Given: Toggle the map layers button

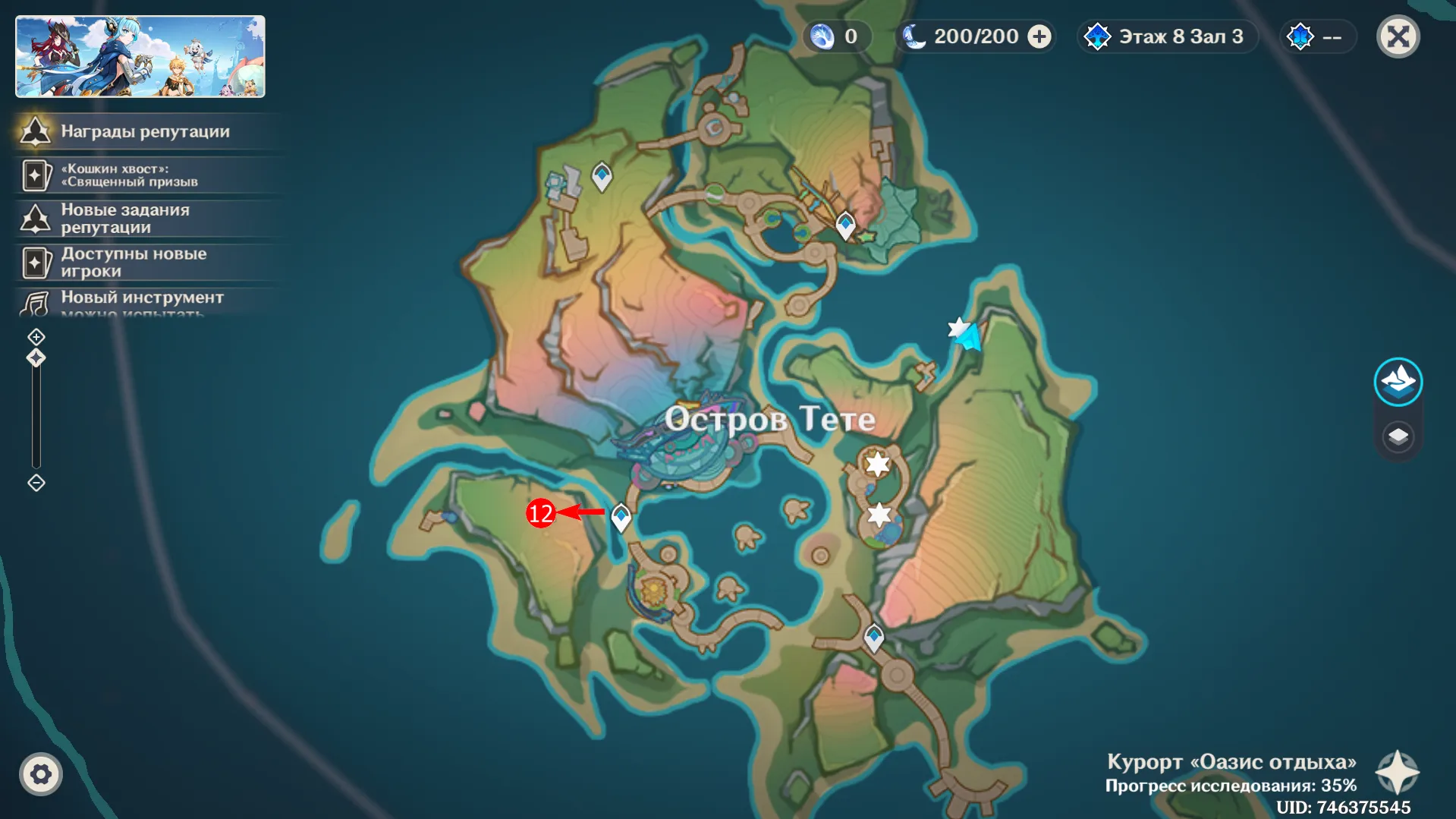Looking at the screenshot, I should pyautogui.click(x=1398, y=436).
